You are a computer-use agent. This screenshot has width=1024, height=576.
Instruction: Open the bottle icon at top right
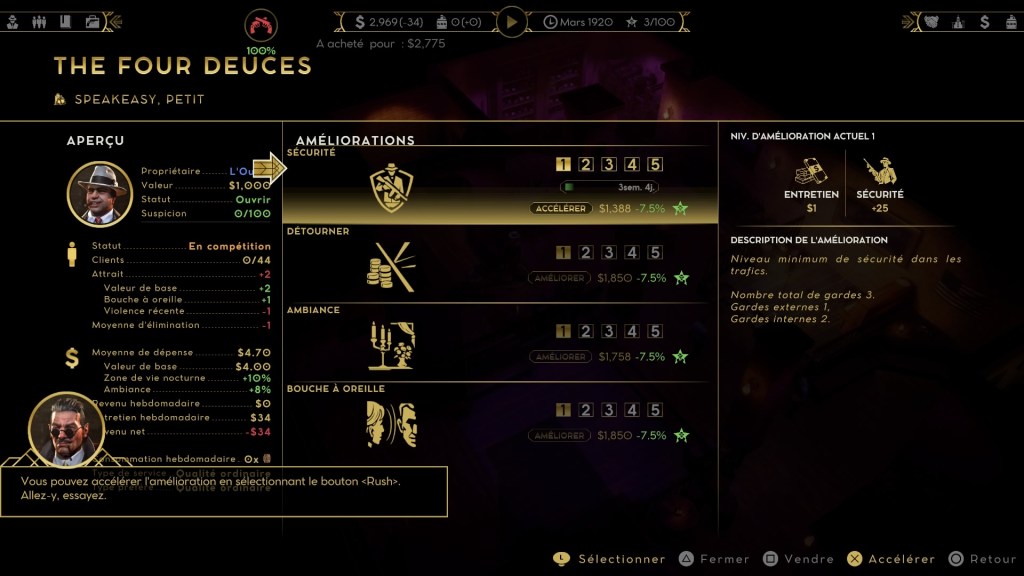click(958, 21)
